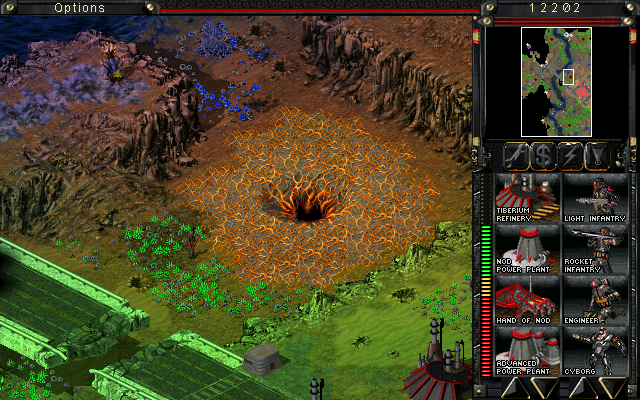The height and width of the screenshot is (400, 640).
Task: Construct the Hand of Nod
Action: click(526, 298)
